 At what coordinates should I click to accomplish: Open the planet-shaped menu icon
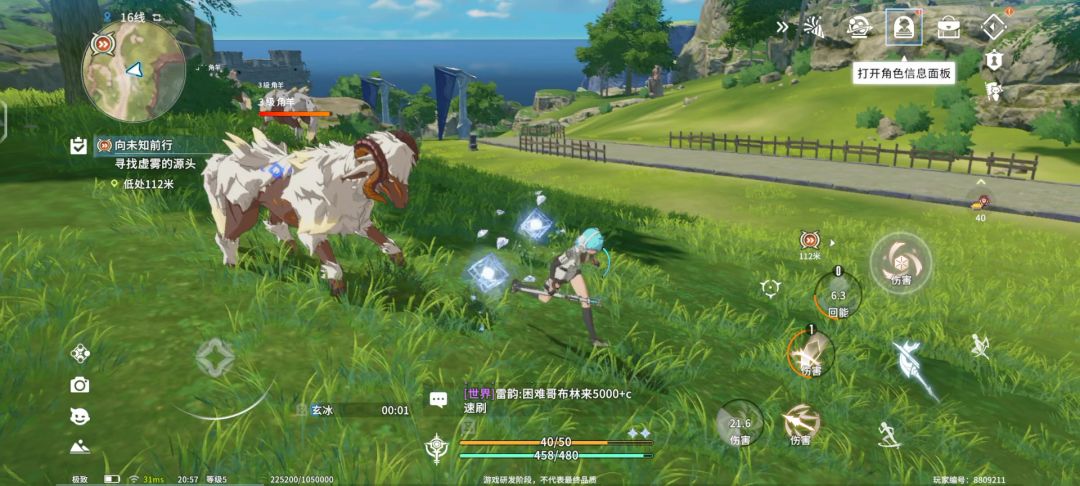pyautogui.click(x=858, y=27)
